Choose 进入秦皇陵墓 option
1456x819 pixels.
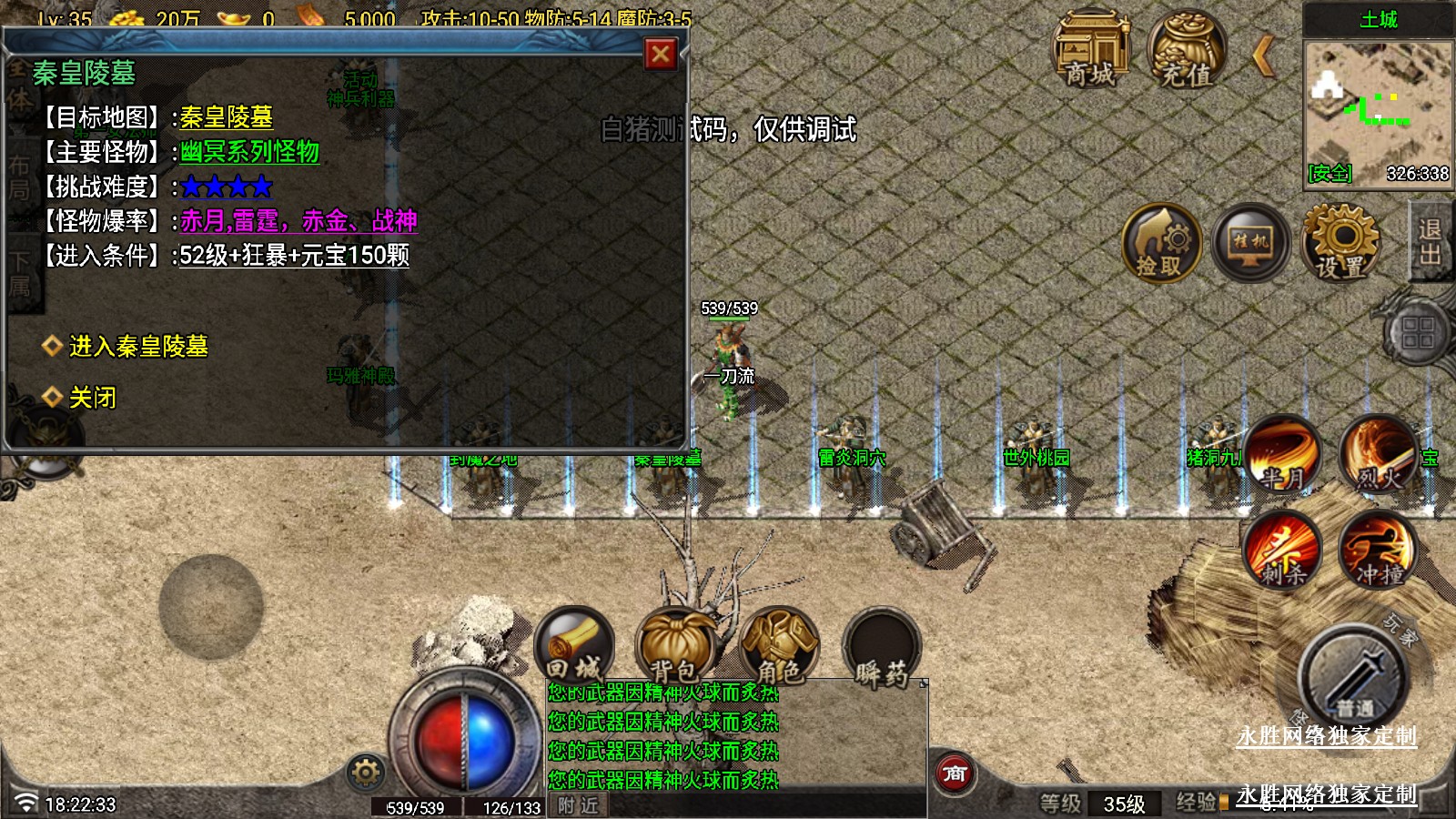pos(138,347)
